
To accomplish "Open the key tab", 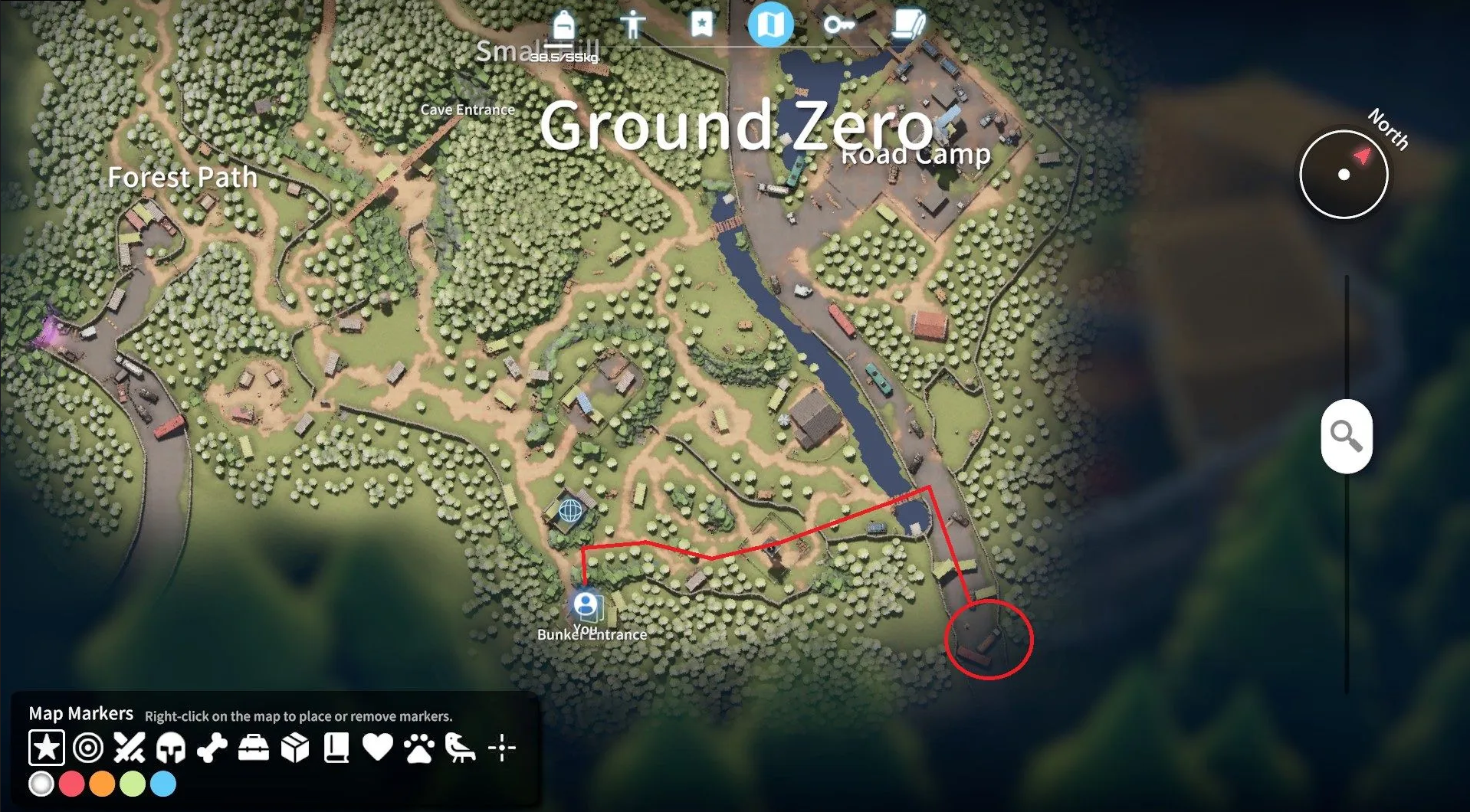I will pos(838,25).
